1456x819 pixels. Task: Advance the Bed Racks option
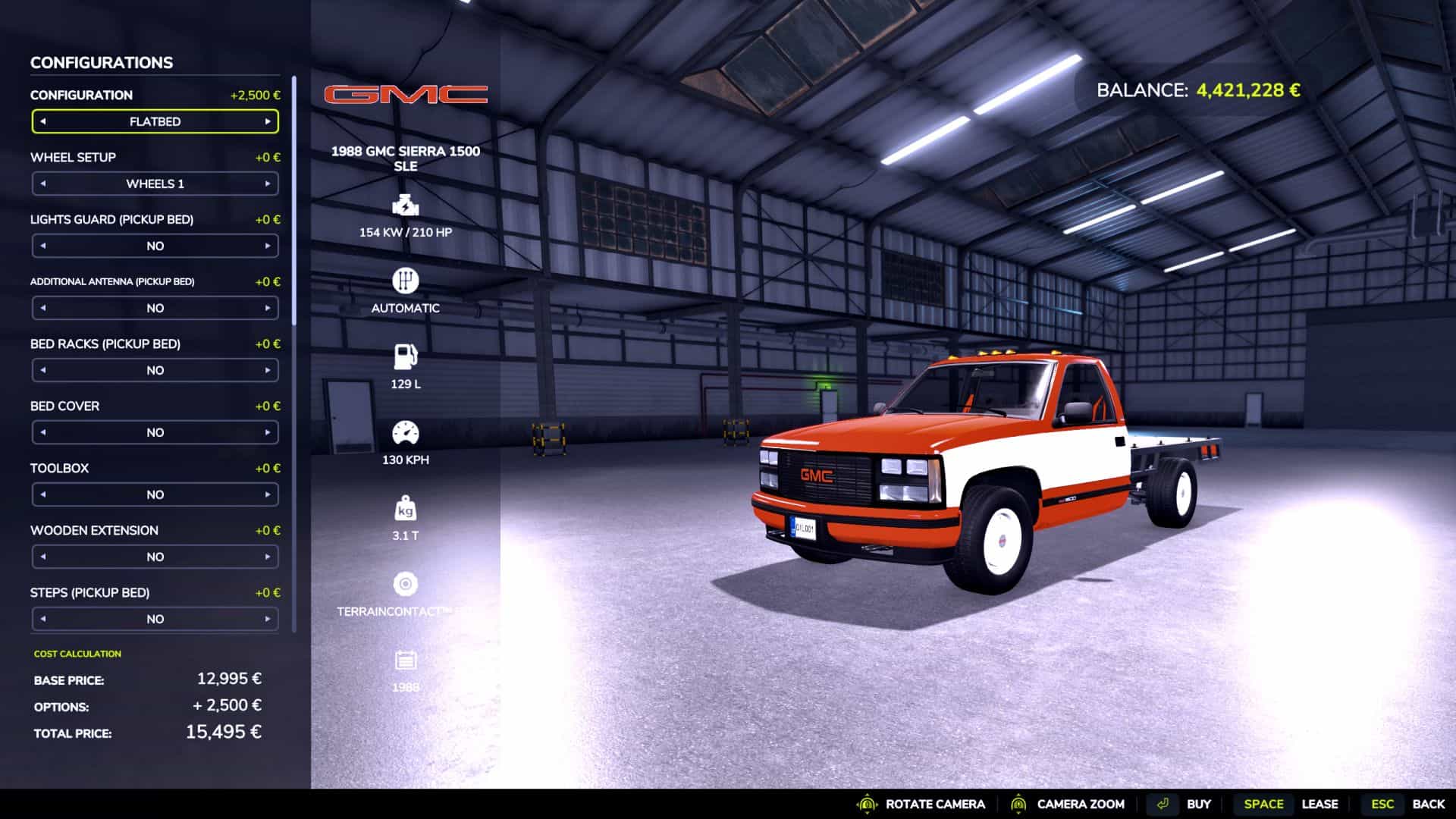[268, 370]
